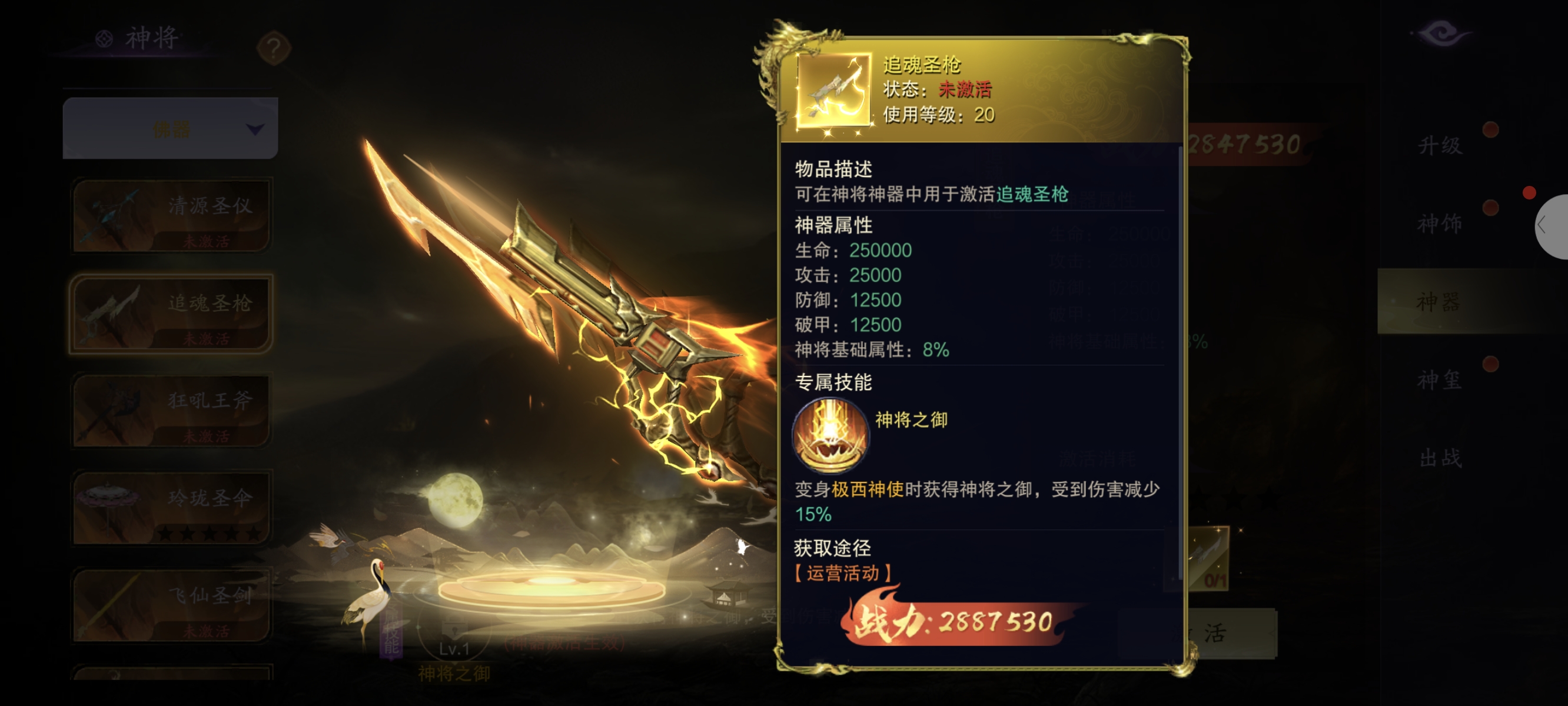
Task: Pick the 玲珑圣伞 artifact entry
Action: coord(171,508)
